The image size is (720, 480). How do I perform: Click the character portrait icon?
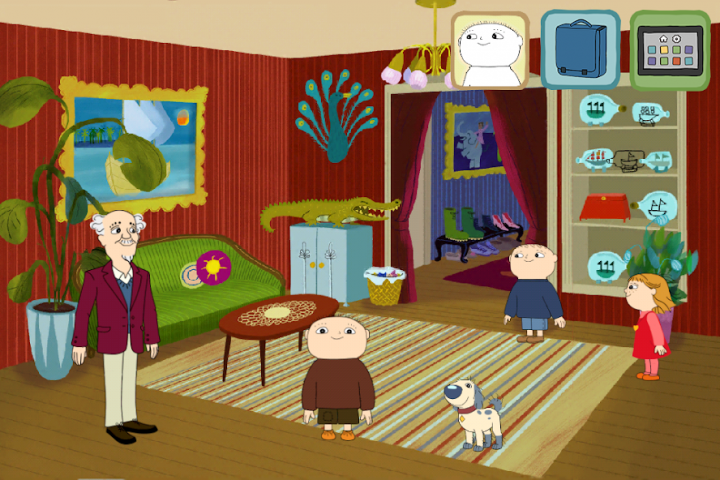[490, 49]
